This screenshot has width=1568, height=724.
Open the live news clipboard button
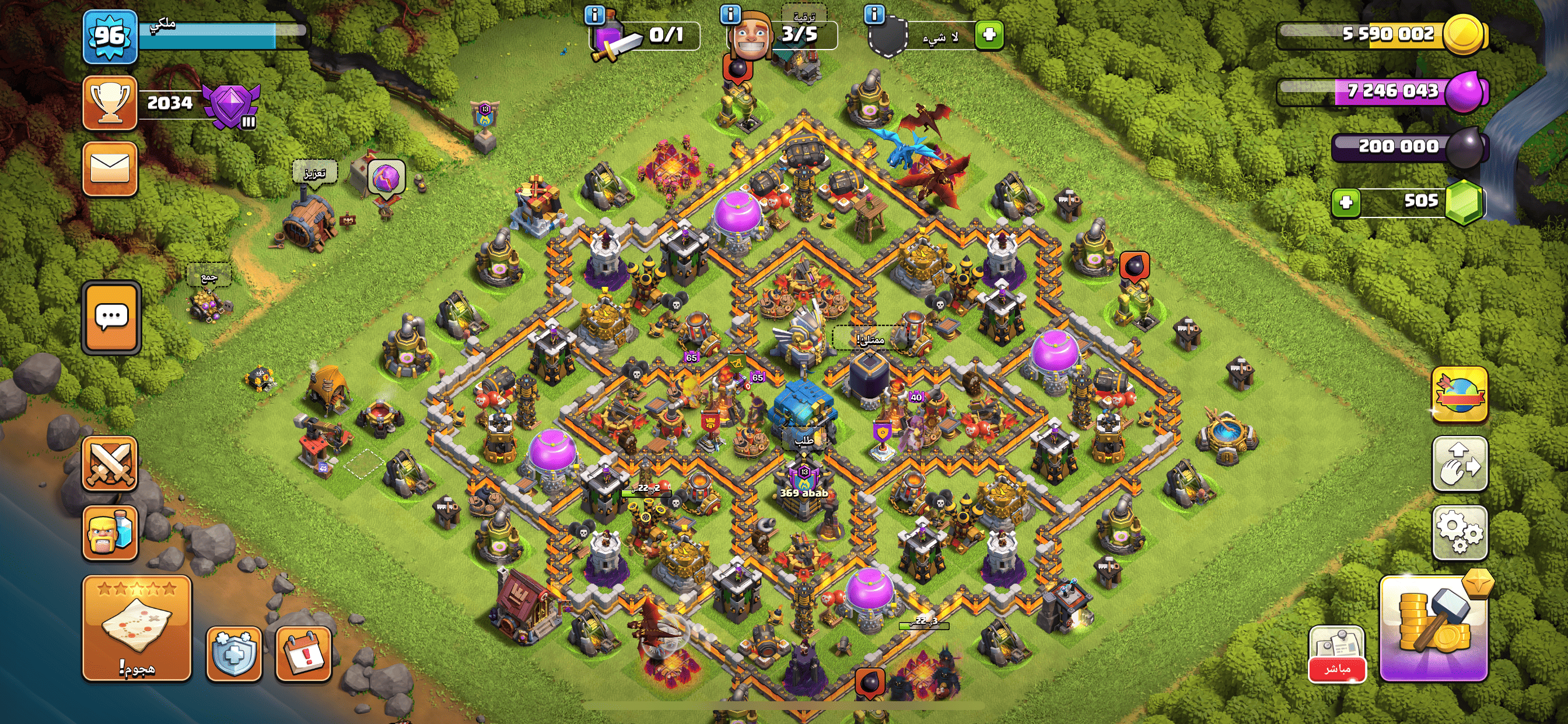[x=1336, y=653]
